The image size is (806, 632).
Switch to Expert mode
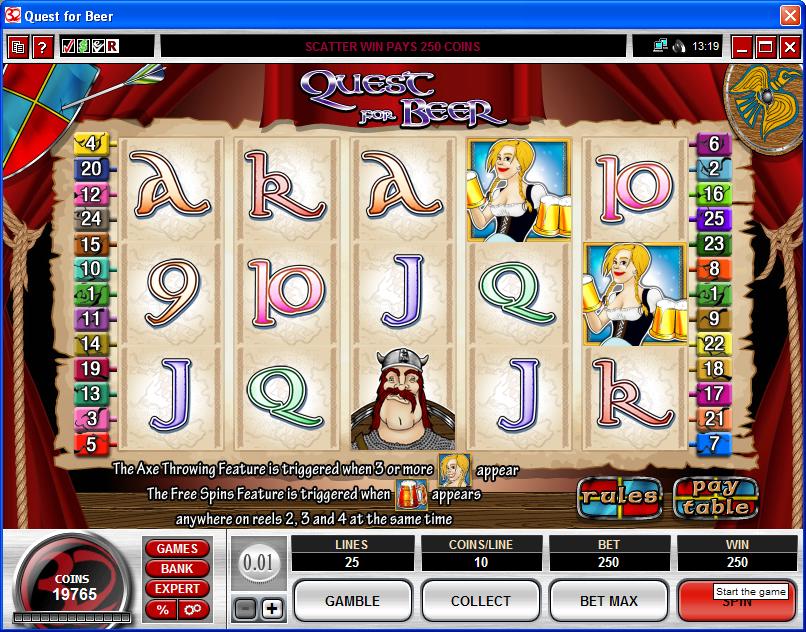177,588
